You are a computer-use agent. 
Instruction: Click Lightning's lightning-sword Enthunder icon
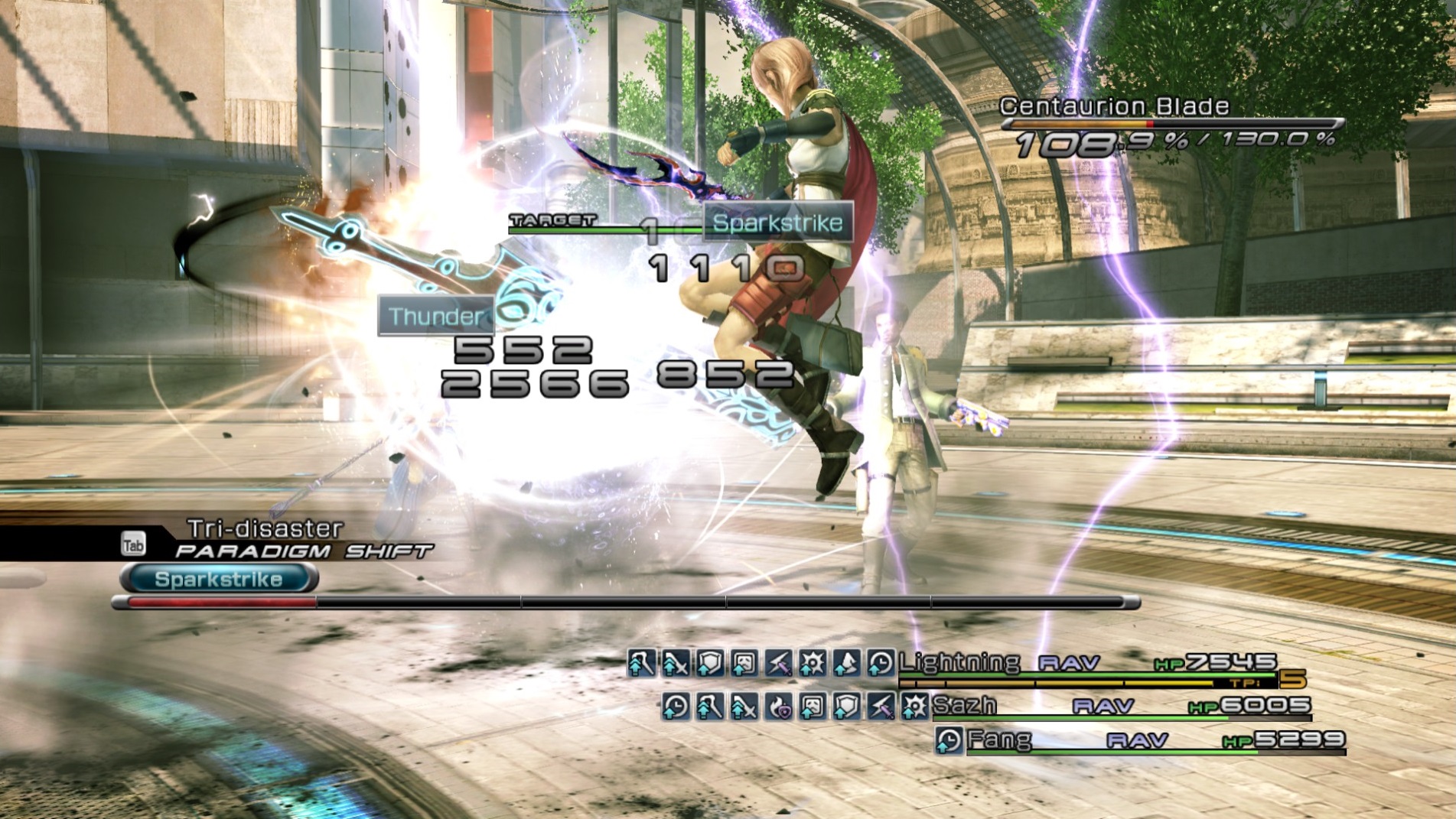pos(778,663)
